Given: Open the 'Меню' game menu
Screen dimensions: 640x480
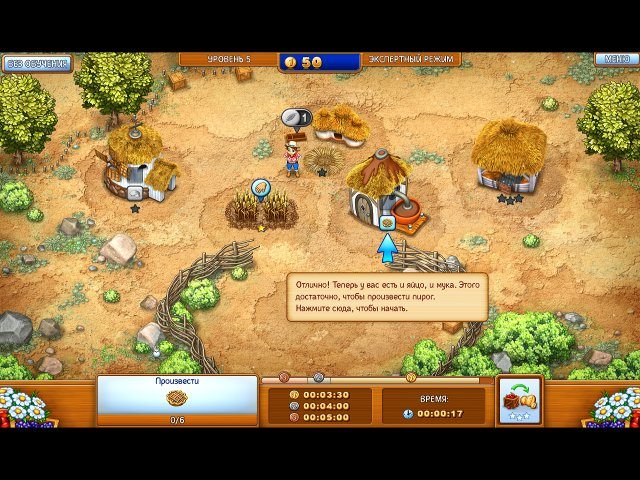Looking at the screenshot, I should click(x=615, y=59).
